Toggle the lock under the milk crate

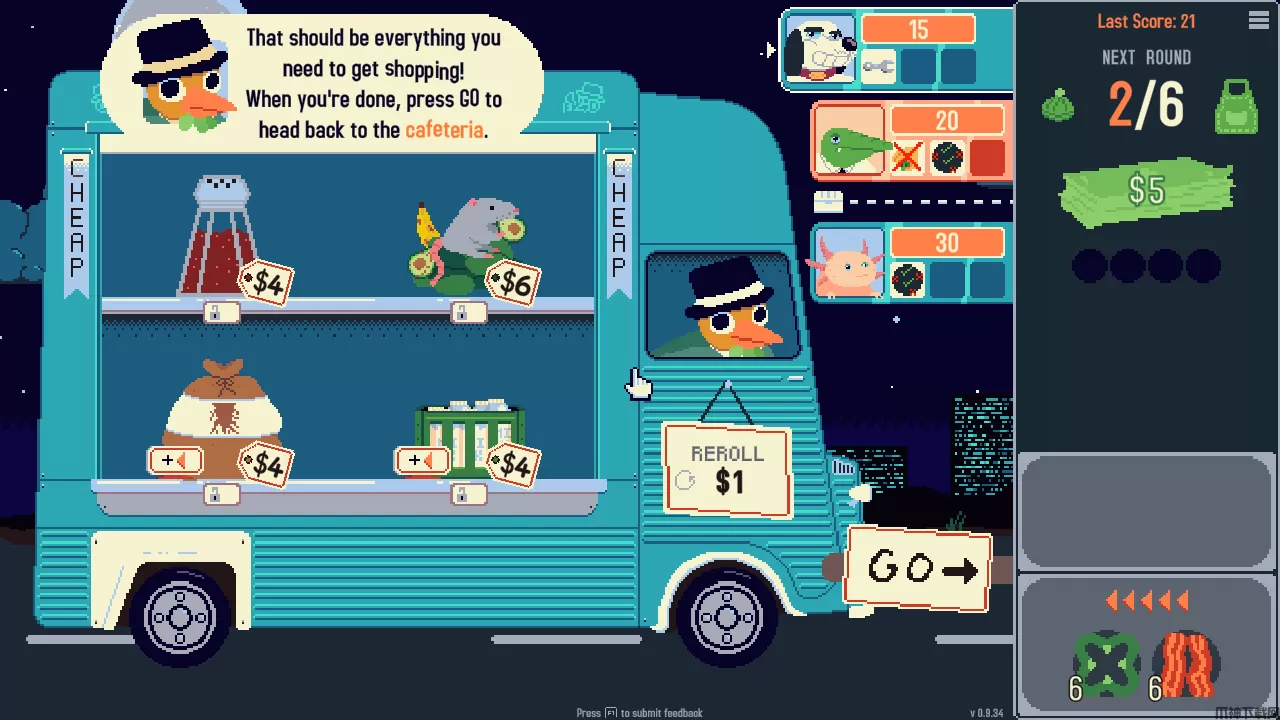point(462,495)
